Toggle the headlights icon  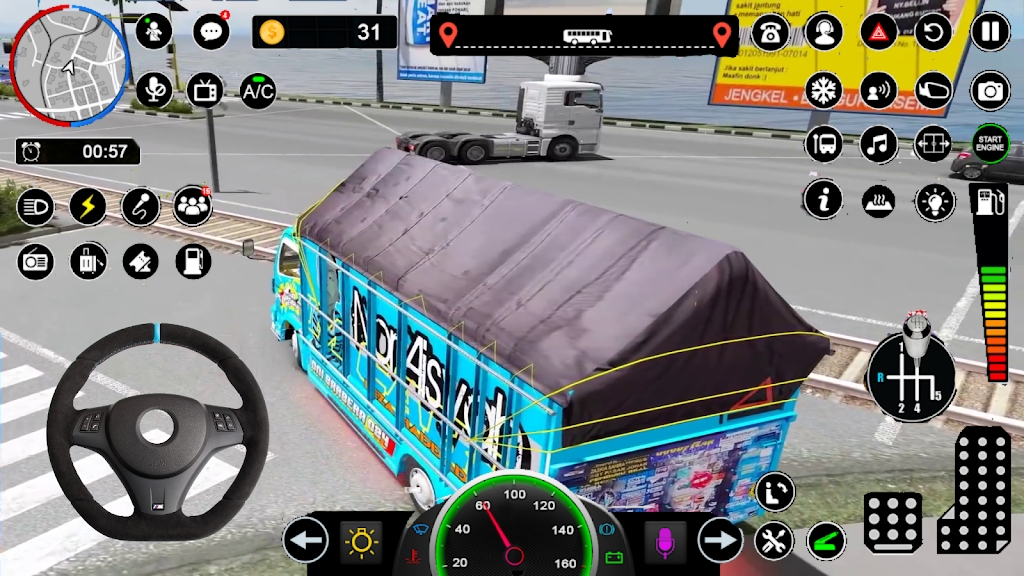(x=36, y=206)
